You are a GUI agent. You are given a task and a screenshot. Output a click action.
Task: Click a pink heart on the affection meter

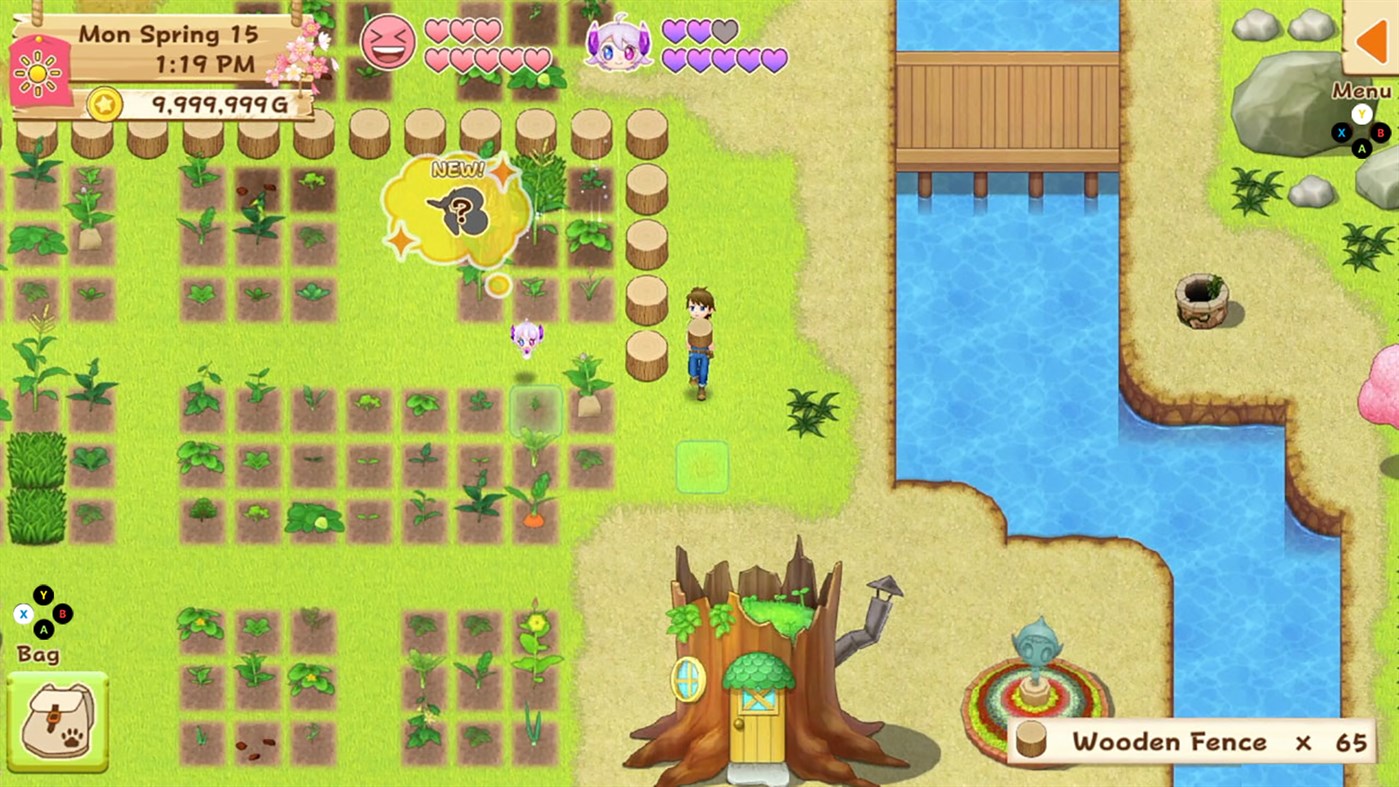[437, 29]
